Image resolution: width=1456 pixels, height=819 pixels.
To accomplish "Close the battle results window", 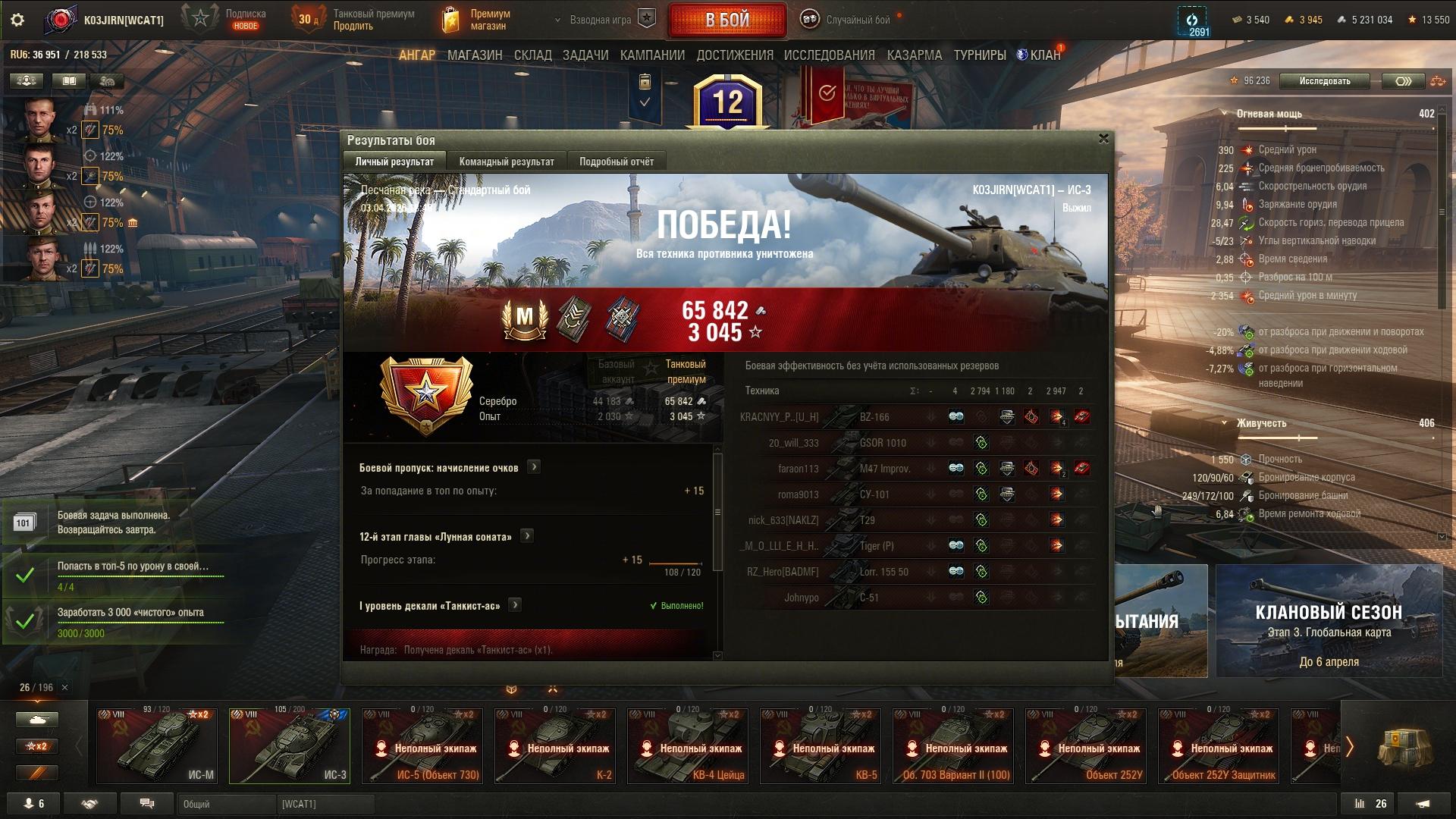I will tap(1103, 139).
